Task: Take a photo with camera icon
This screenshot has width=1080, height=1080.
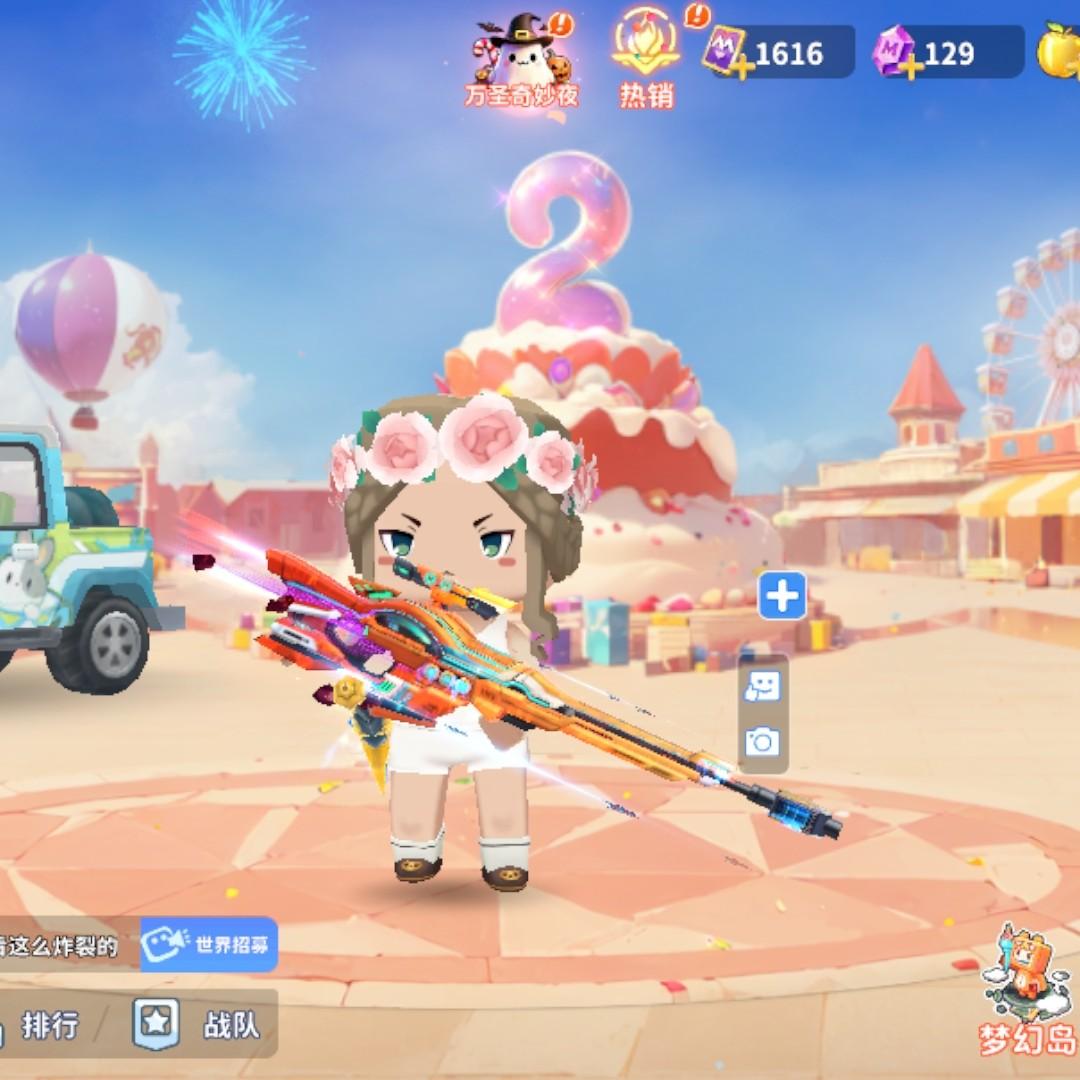Action: (x=762, y=741)
